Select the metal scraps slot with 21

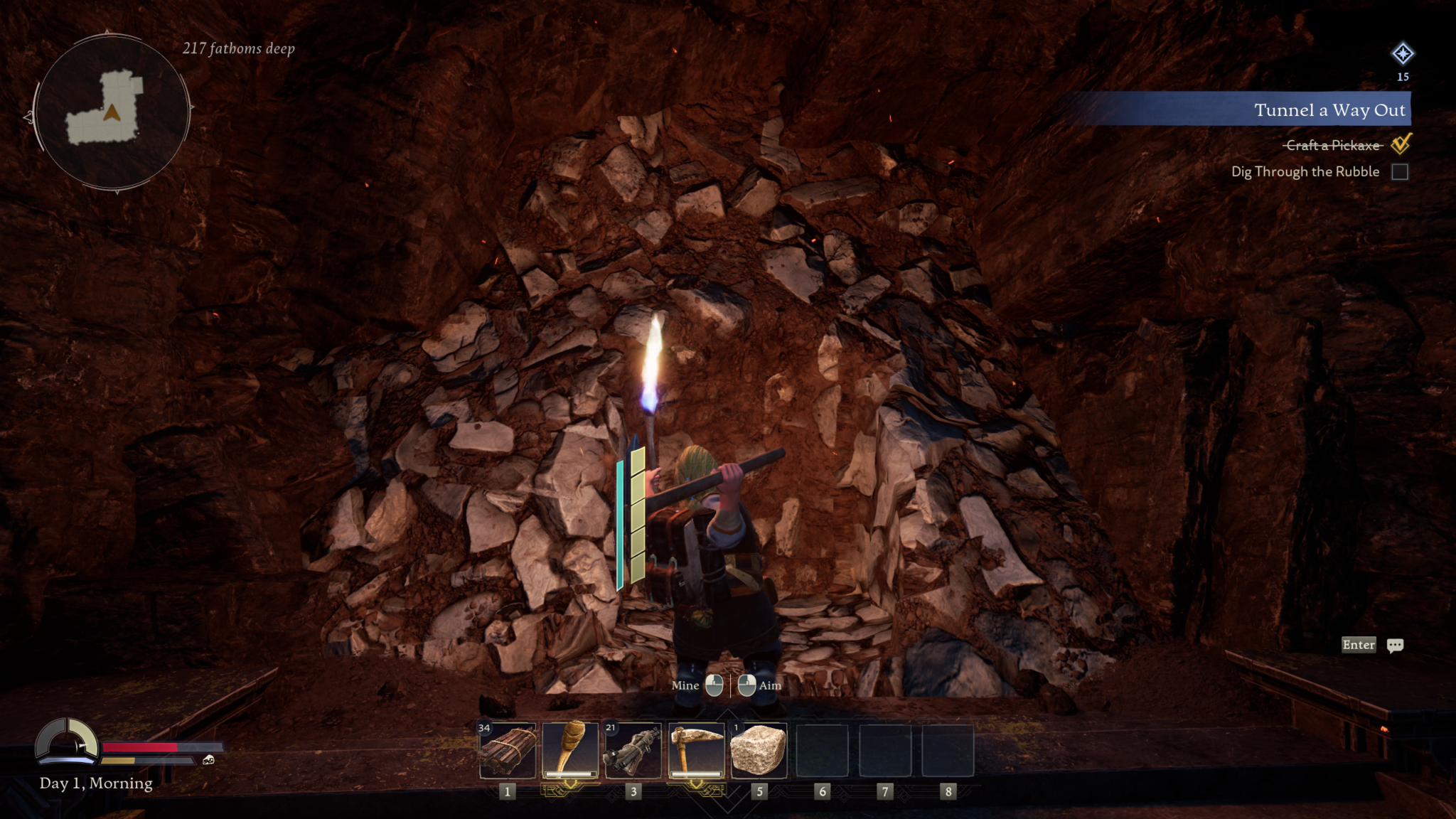point(633,751)
